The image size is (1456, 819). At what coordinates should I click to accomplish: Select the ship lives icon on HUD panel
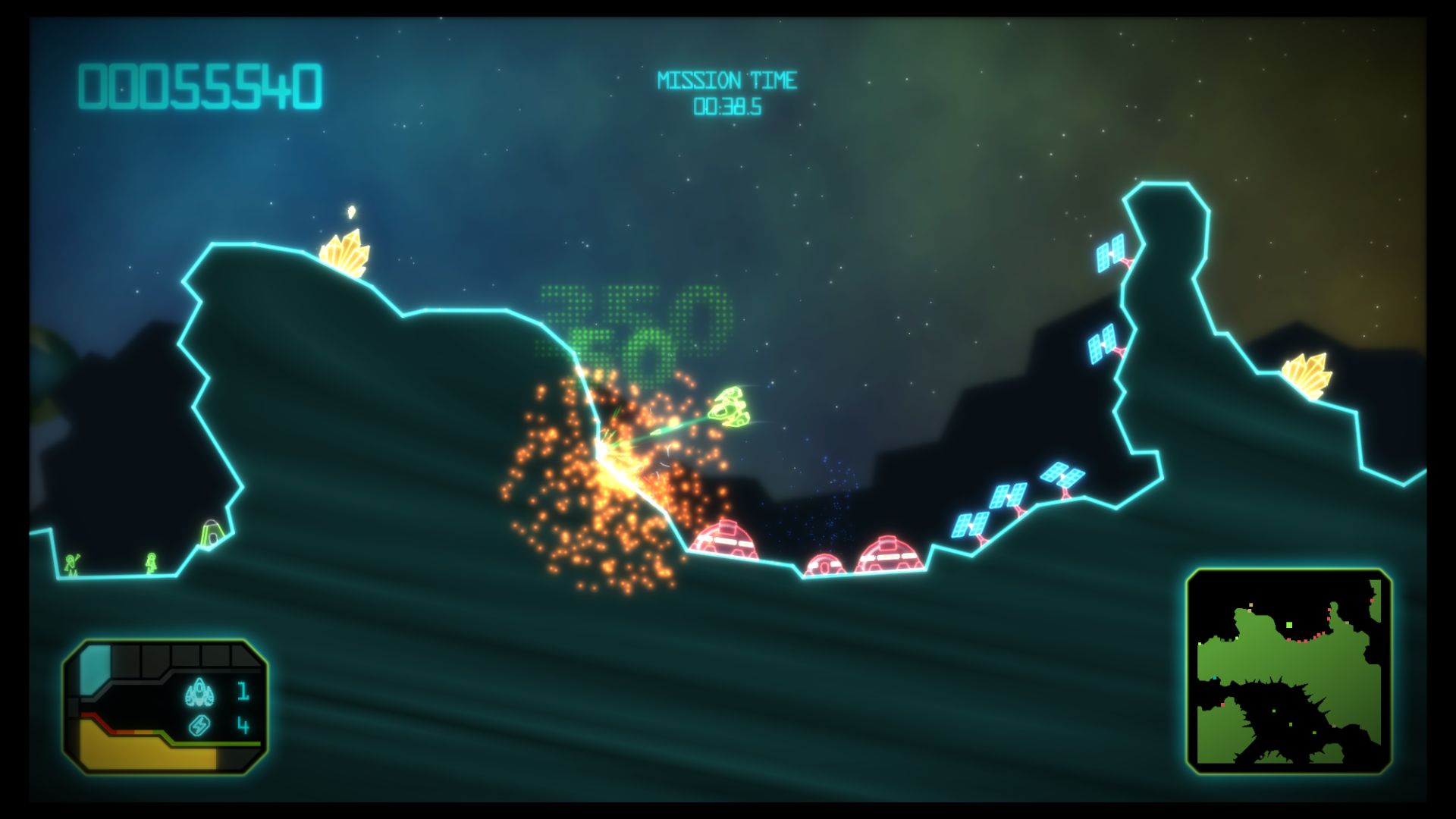(x=199, y=692)
